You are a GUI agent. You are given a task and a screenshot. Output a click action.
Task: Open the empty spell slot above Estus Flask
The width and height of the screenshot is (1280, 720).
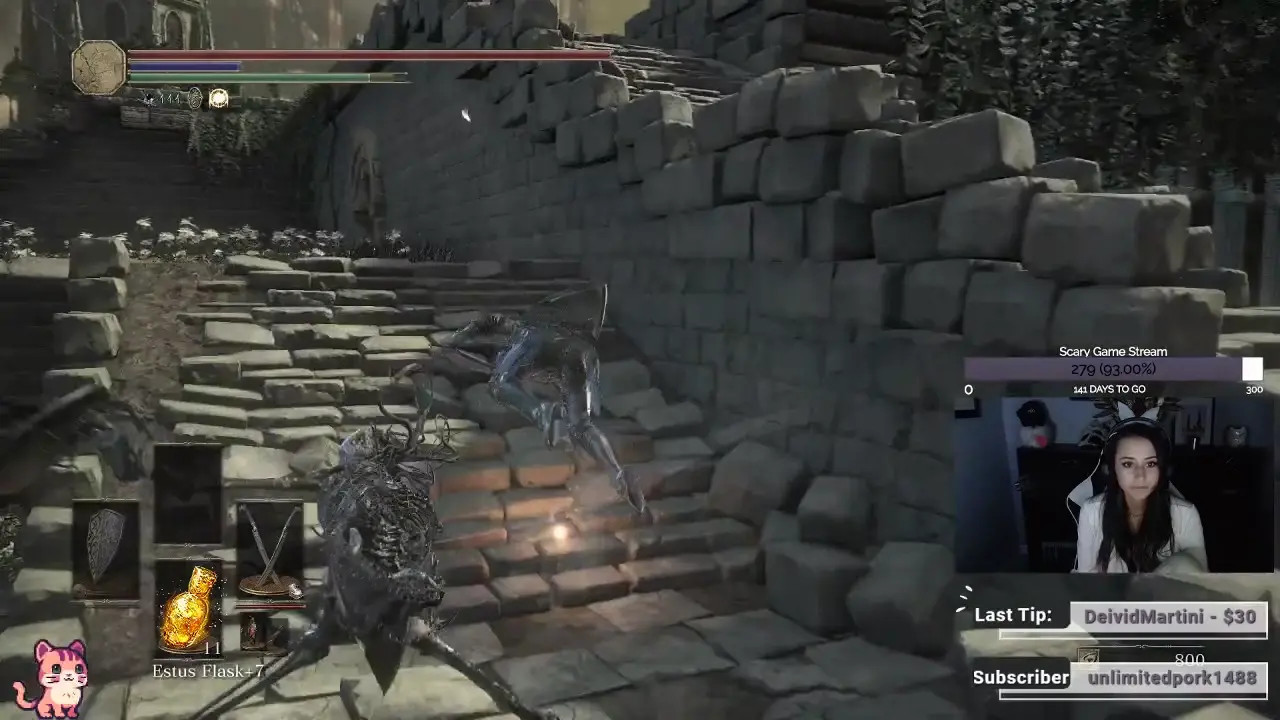[188, 495]
